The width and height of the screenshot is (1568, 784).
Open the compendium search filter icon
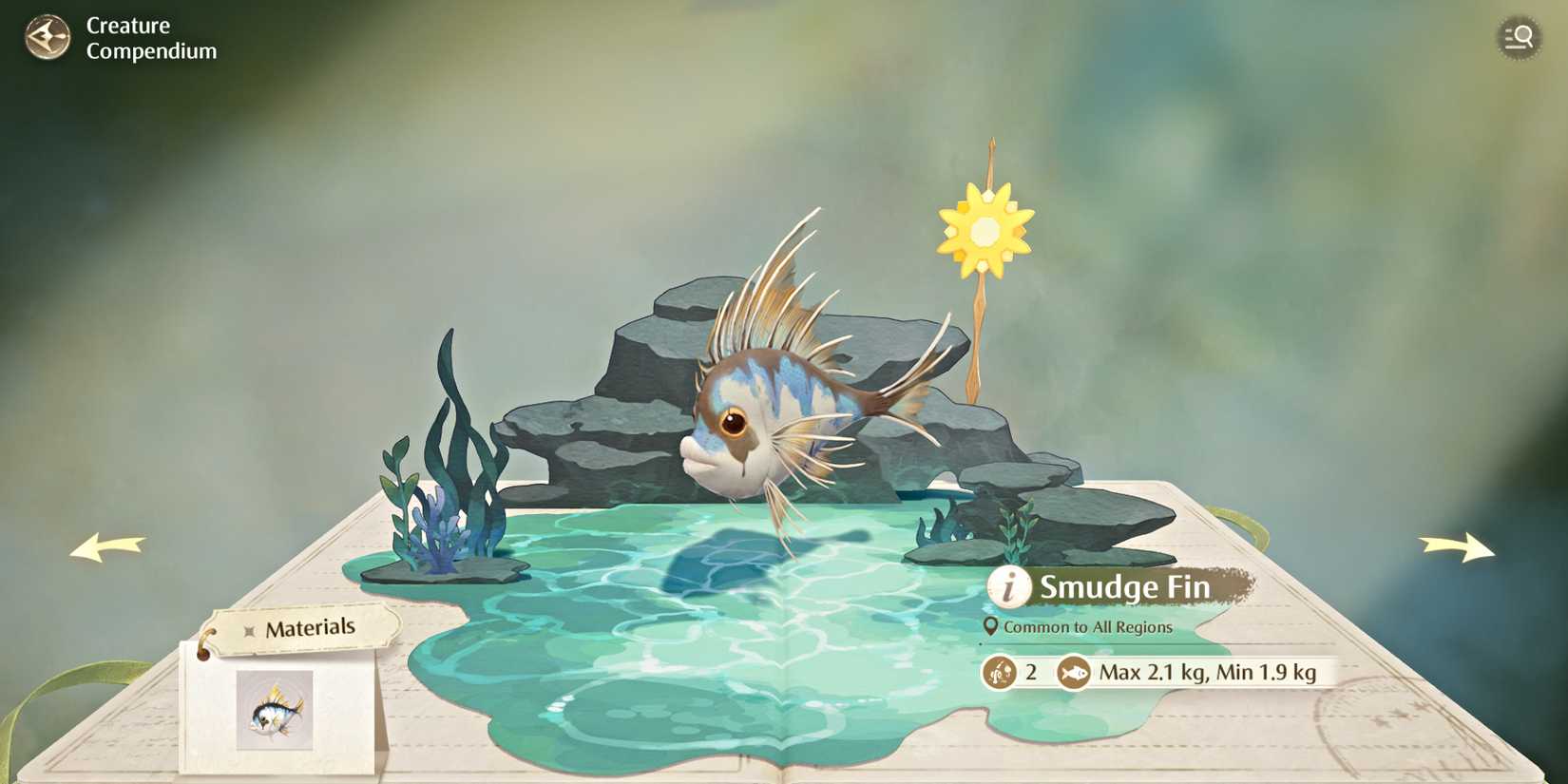[x=1519, y=38]
